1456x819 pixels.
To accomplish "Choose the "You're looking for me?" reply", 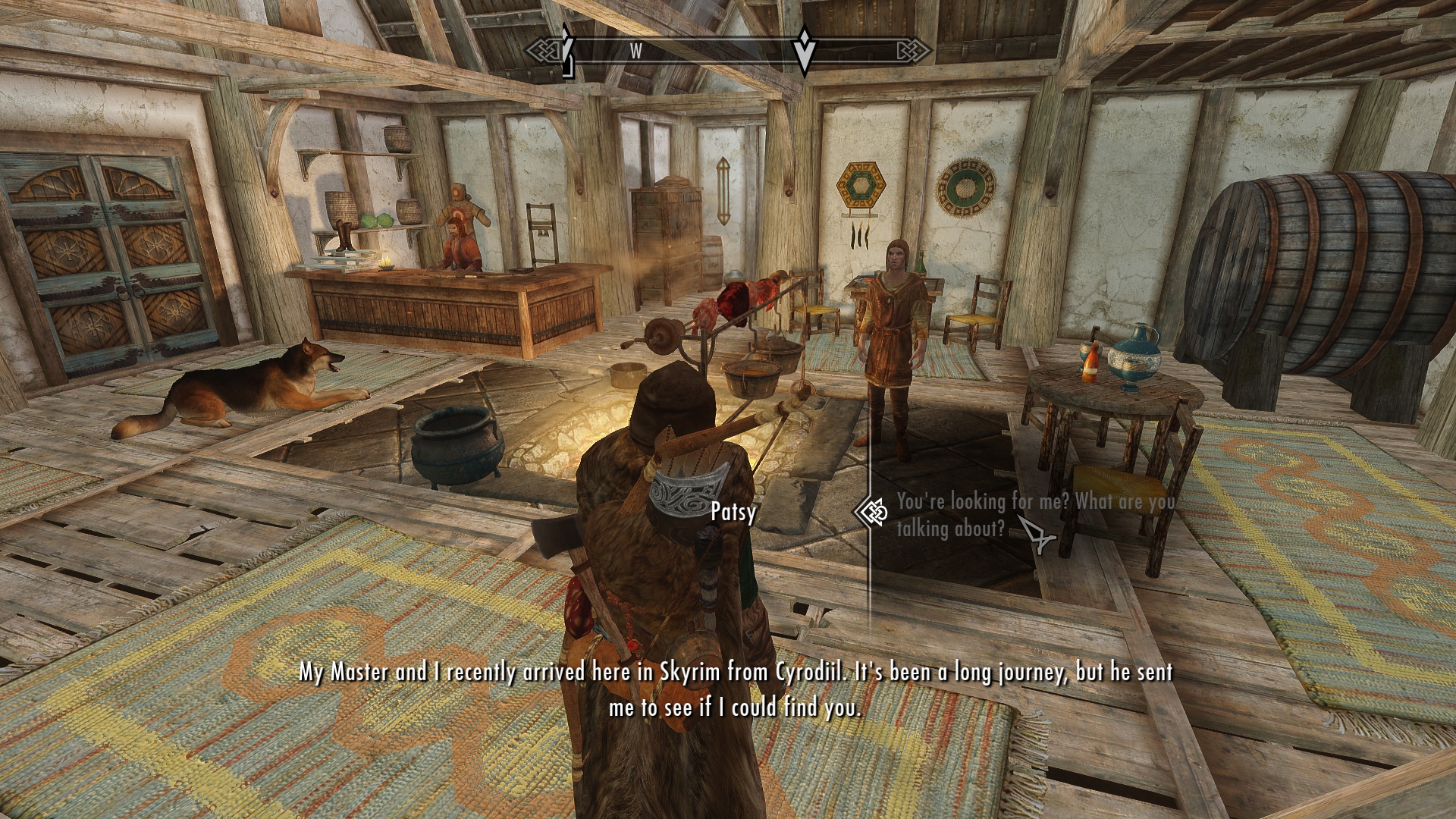I will [1034, 514].
